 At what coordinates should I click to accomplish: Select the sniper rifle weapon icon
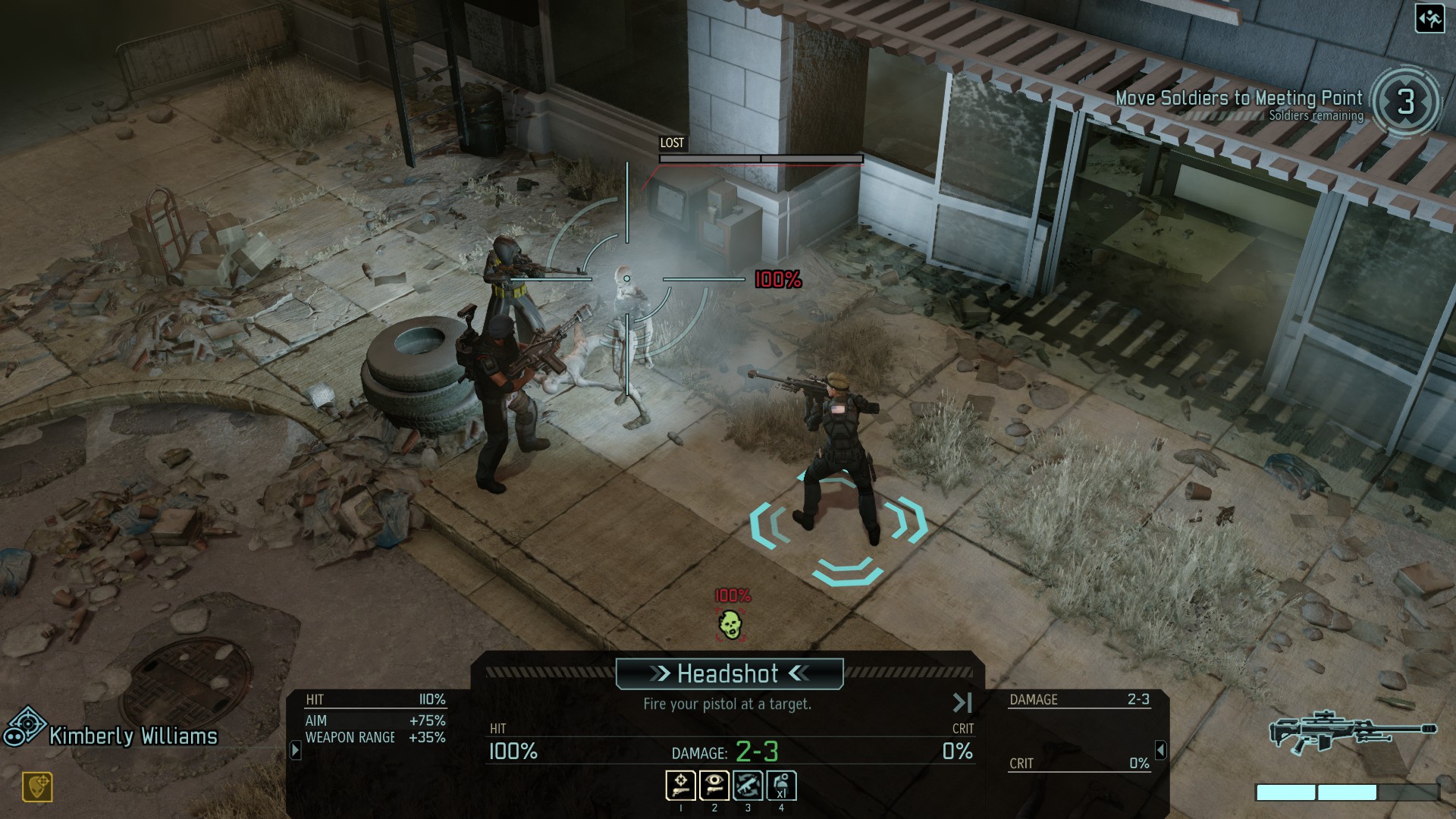pos(1352,732)
